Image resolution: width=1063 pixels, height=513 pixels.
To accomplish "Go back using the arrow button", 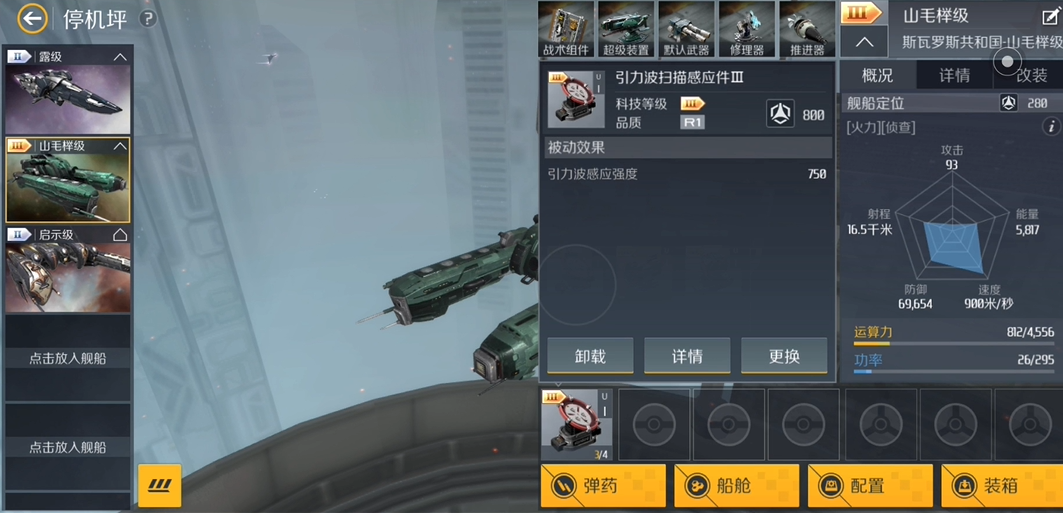I will pyautogui.click(x=32, y=18).
